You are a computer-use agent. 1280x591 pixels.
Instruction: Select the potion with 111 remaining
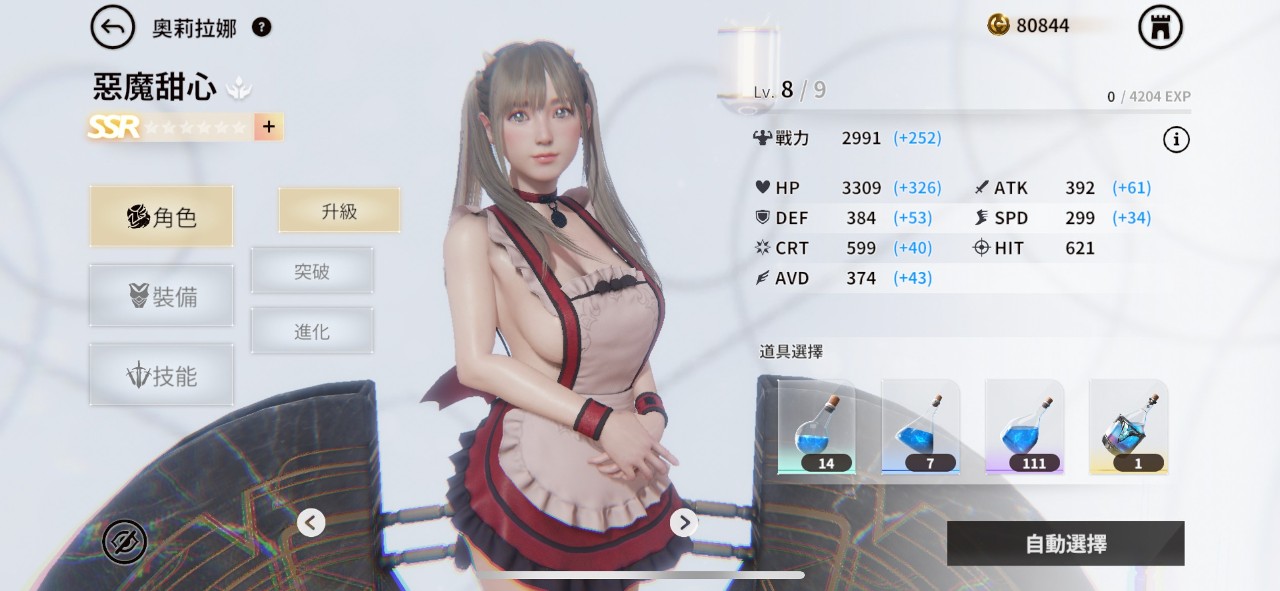coord(1024,427)
